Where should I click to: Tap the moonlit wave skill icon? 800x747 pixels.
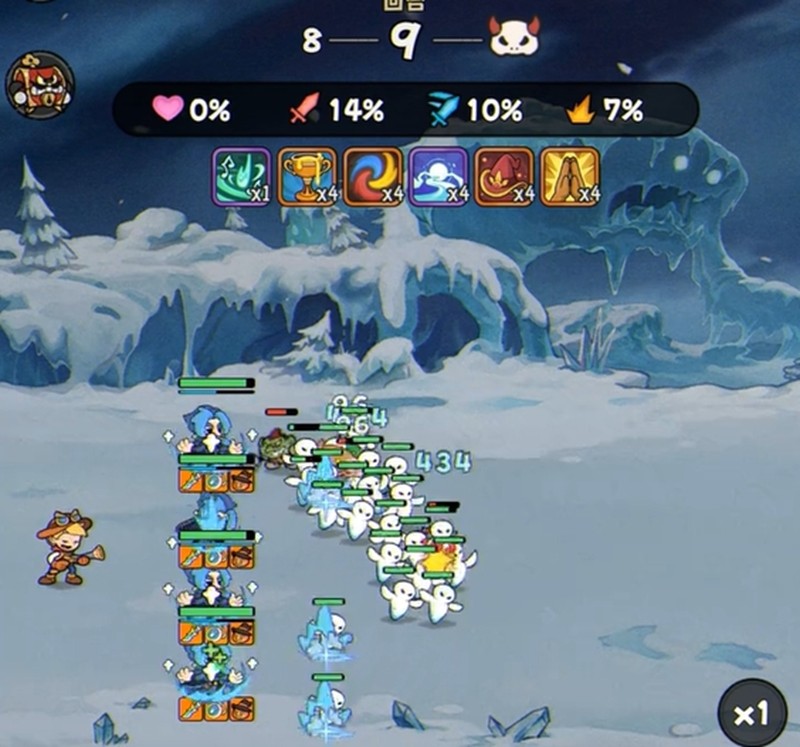(438, 176)
